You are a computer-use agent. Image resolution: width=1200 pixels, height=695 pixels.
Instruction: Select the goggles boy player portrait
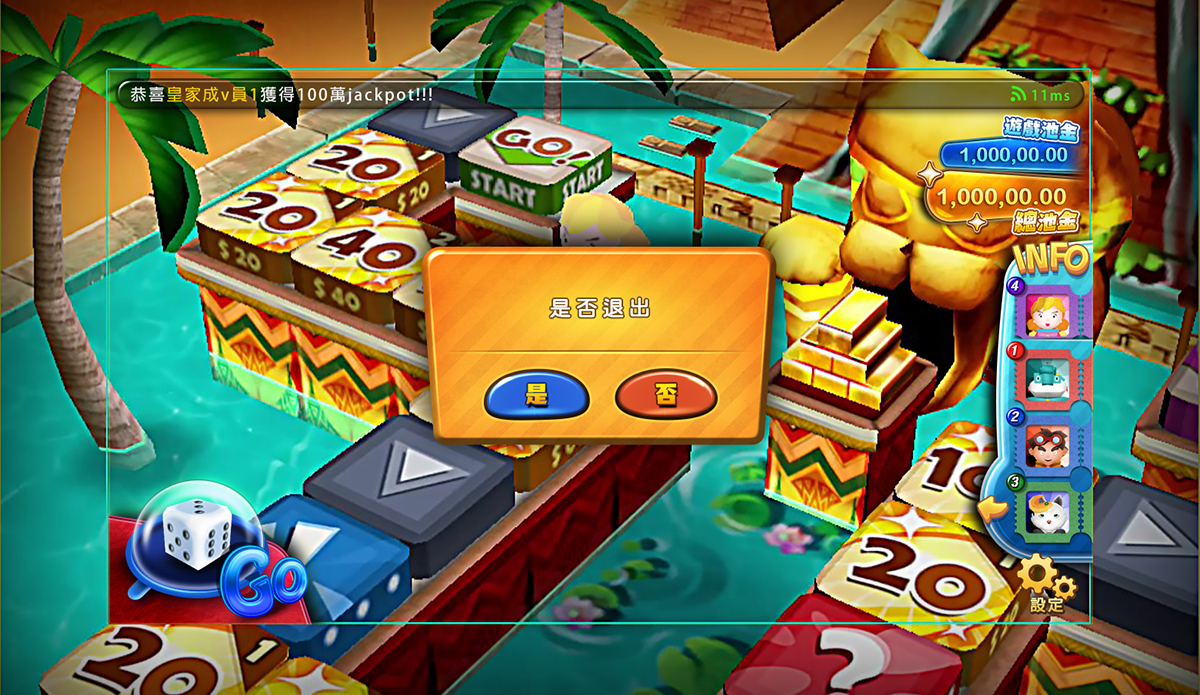click(x=1048, y=444)
